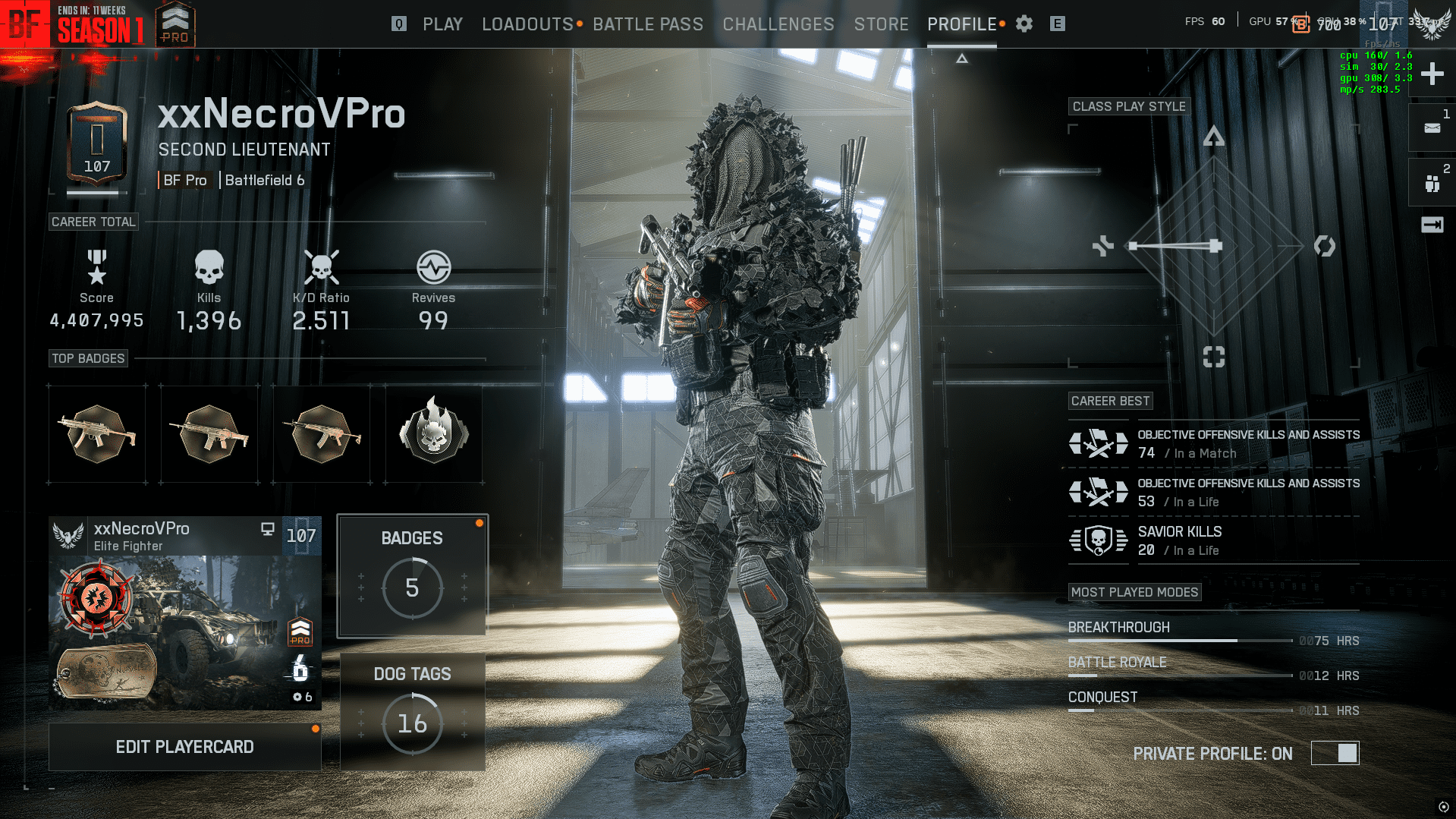Click the plus icon in the right sidebar
The image size is (1456, 819).
click(1431, 74)
